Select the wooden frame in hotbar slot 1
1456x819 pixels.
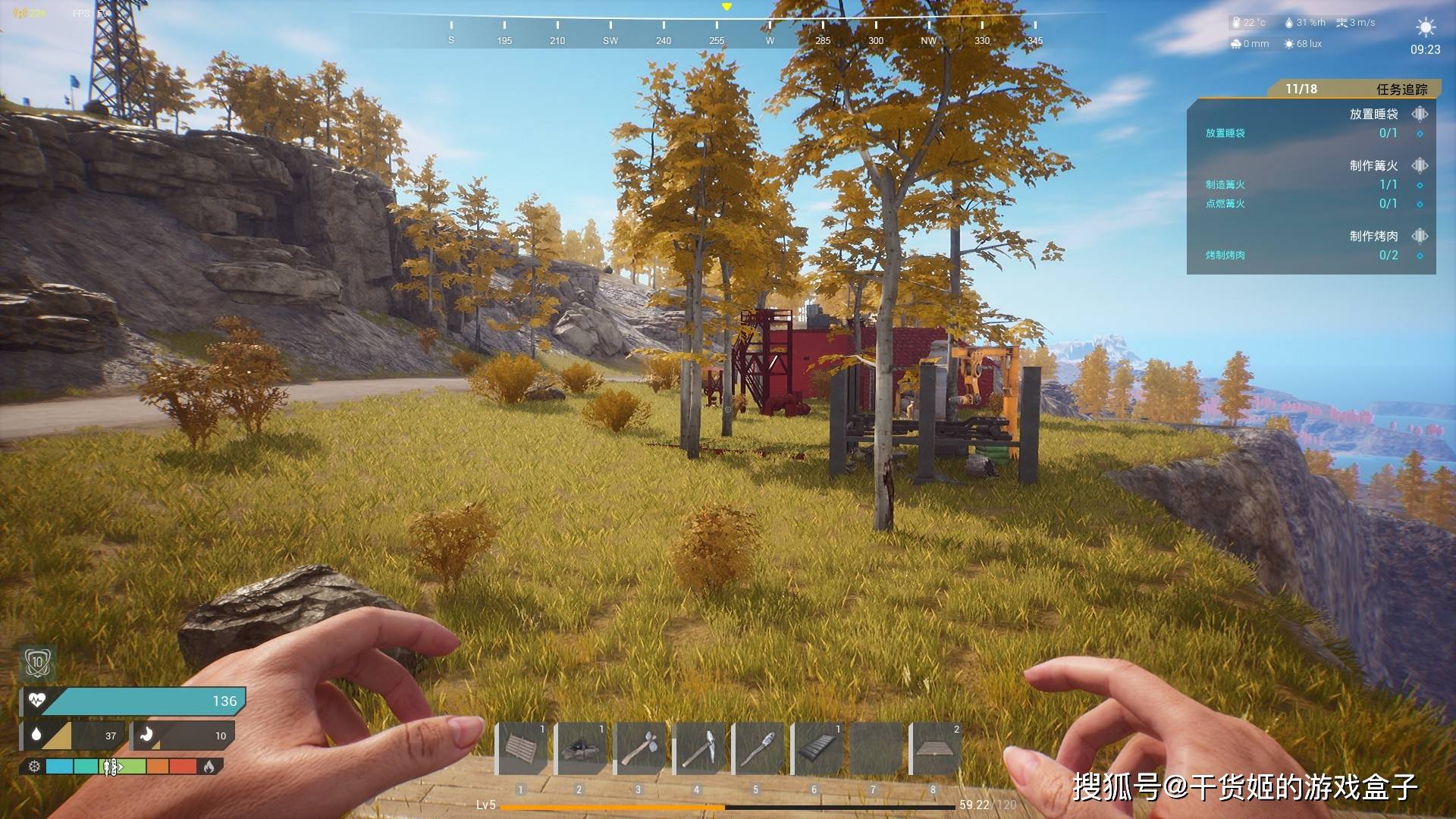522,748
